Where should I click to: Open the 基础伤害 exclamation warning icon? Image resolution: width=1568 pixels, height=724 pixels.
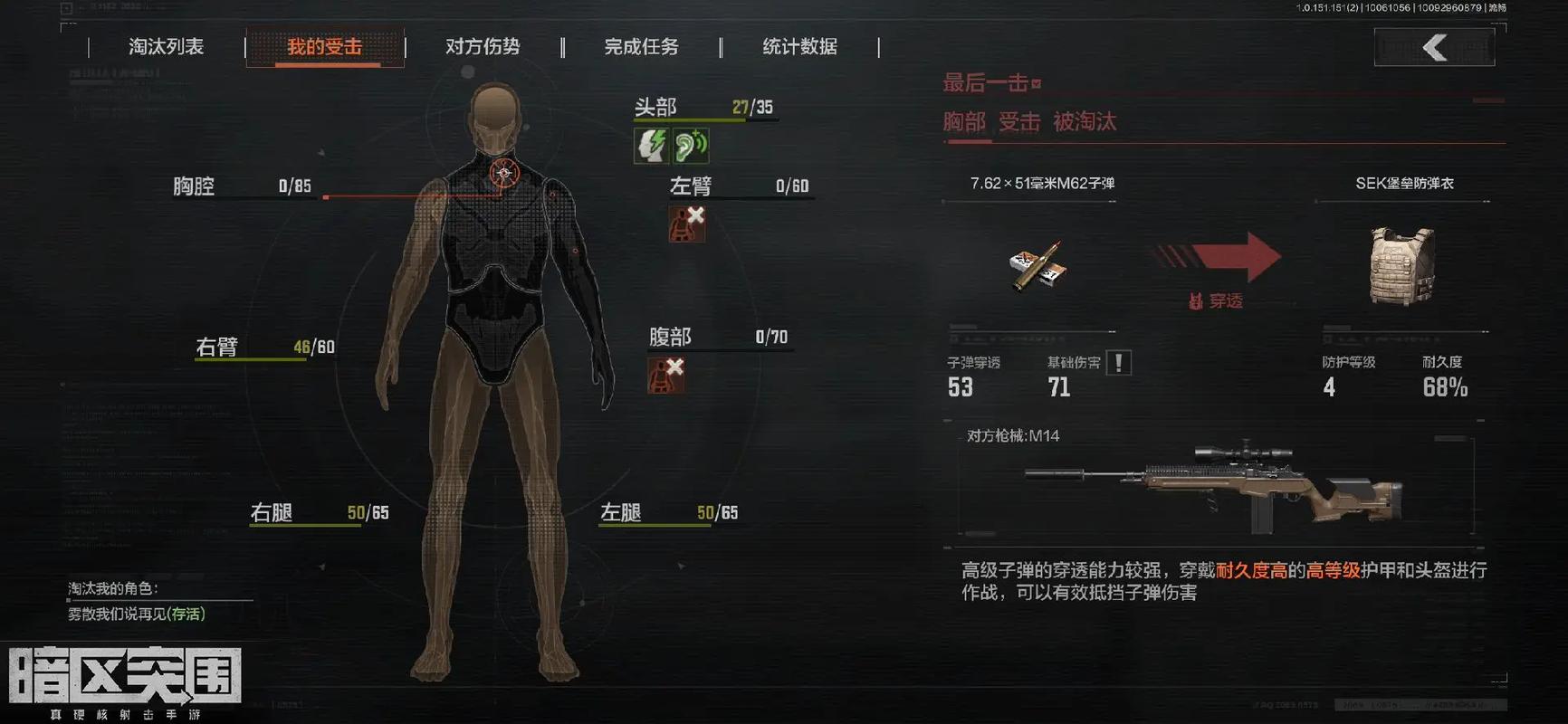[x=1118, y=361]
